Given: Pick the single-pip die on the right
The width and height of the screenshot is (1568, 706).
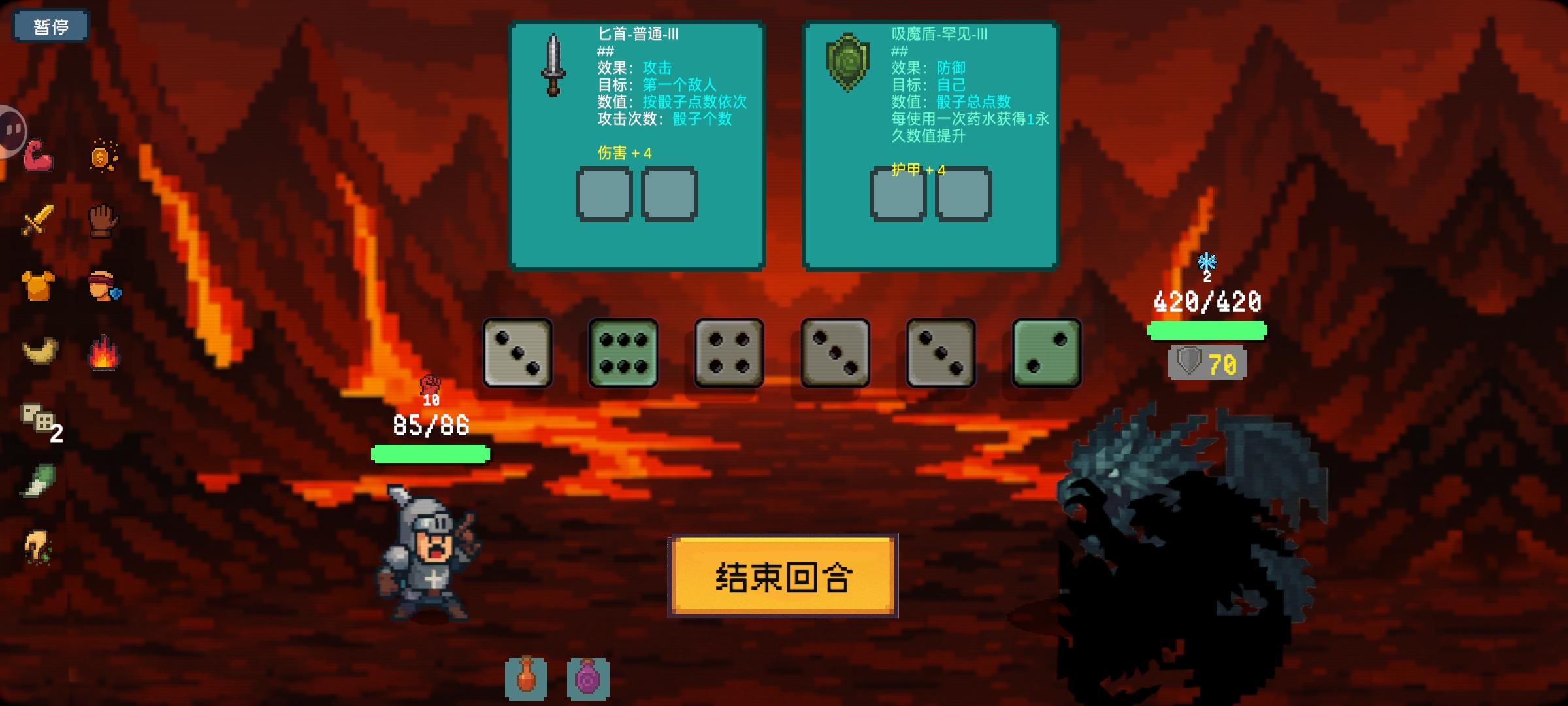Looking at the screenshot, I should point(1045,353).
